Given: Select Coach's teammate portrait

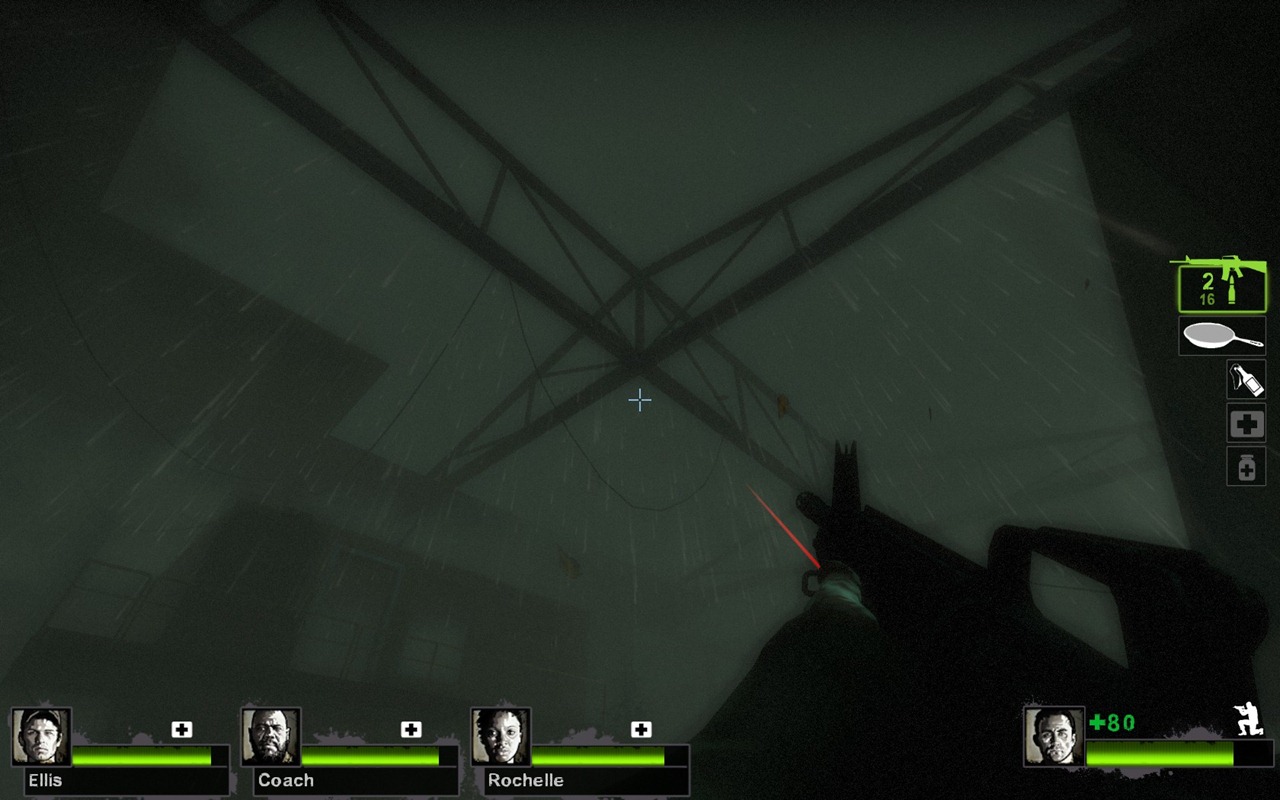Looking at the screenshot, I should point(271,737).
